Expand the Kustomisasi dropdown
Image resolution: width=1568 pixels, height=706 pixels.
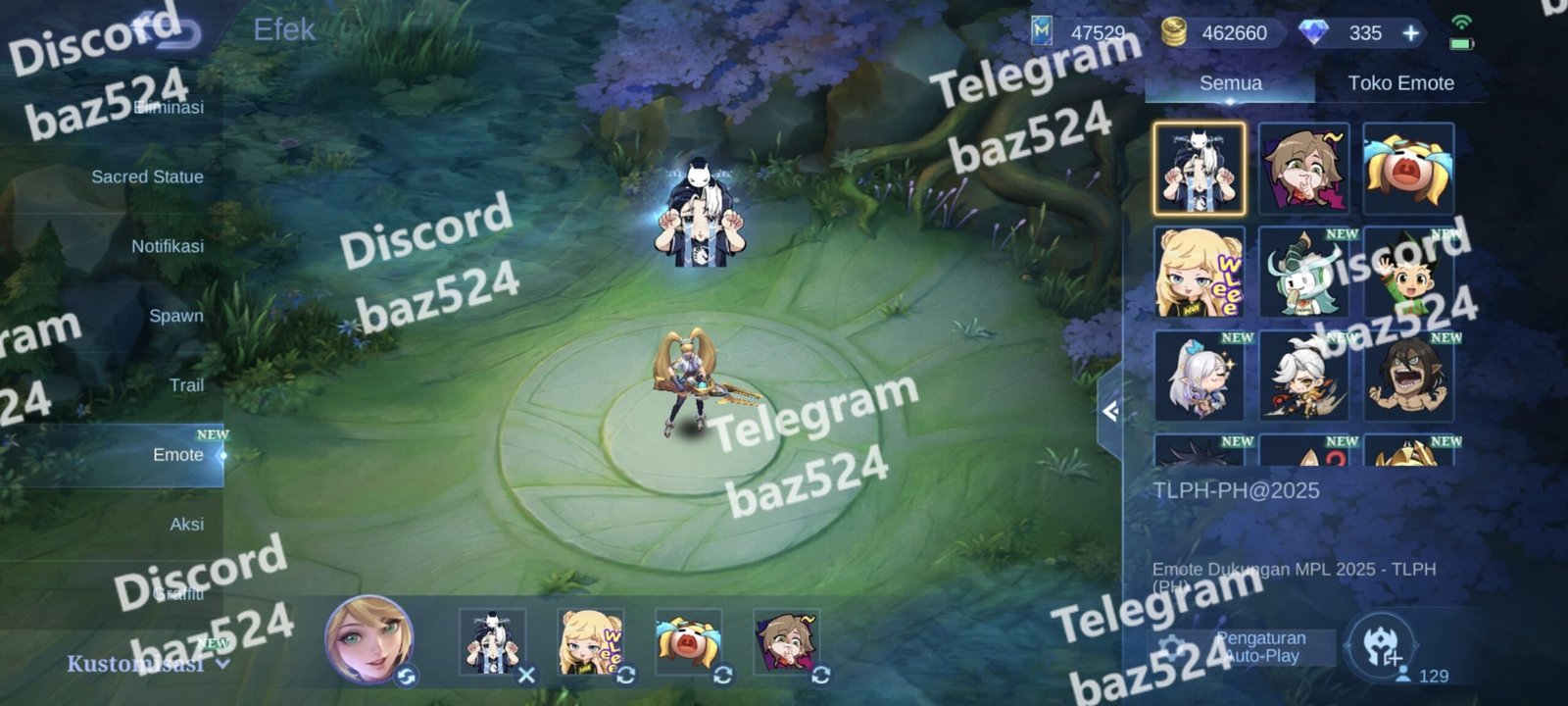(147, 664)
